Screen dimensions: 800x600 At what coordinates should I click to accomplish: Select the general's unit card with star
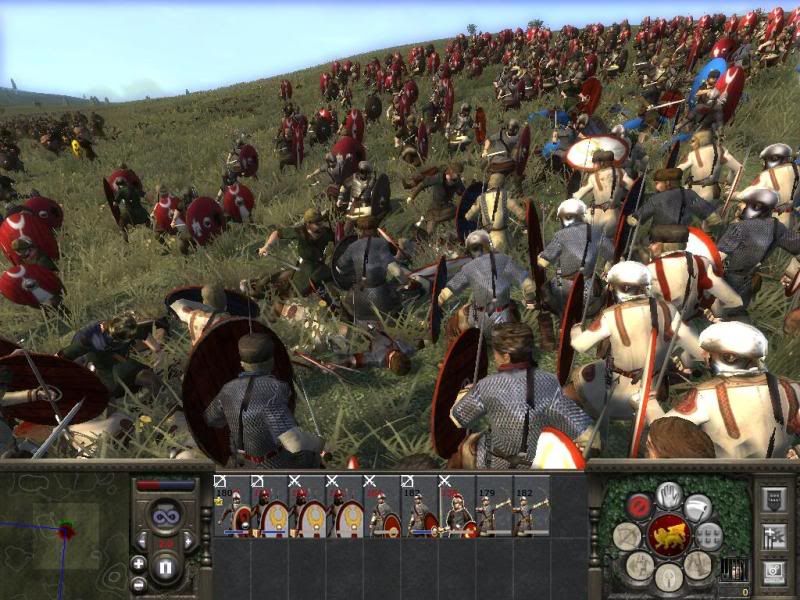click(233, 505)
